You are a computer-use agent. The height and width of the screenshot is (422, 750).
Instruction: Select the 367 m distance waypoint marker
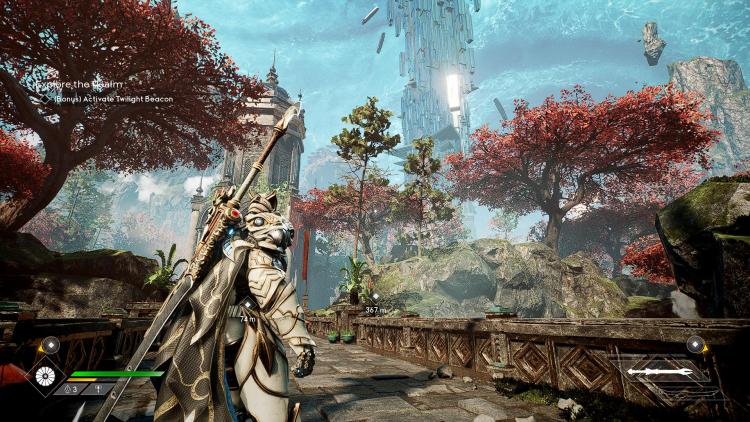(x=375, y=298)
